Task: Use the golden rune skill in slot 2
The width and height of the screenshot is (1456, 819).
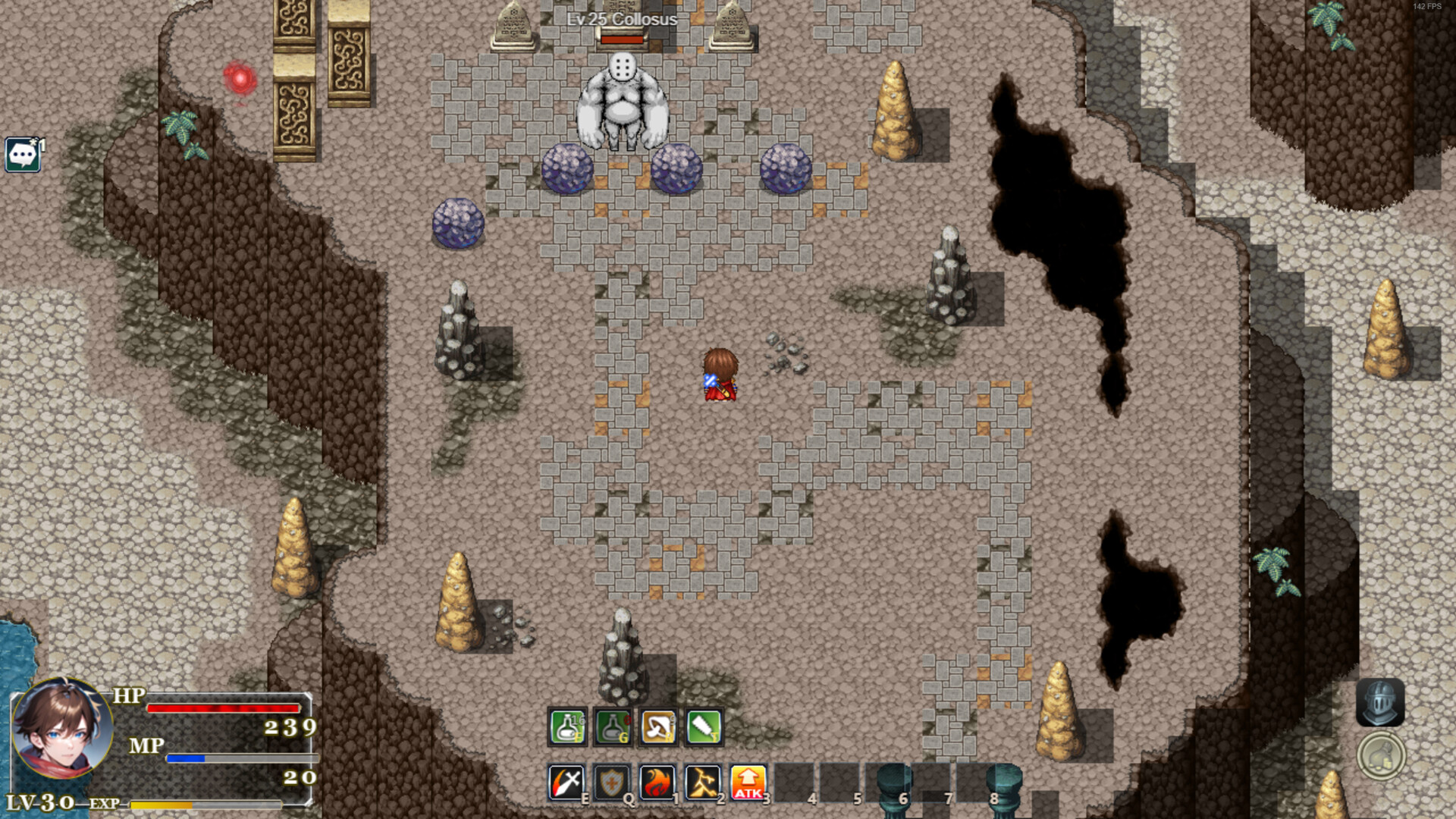Action: [x=703, y=781]
